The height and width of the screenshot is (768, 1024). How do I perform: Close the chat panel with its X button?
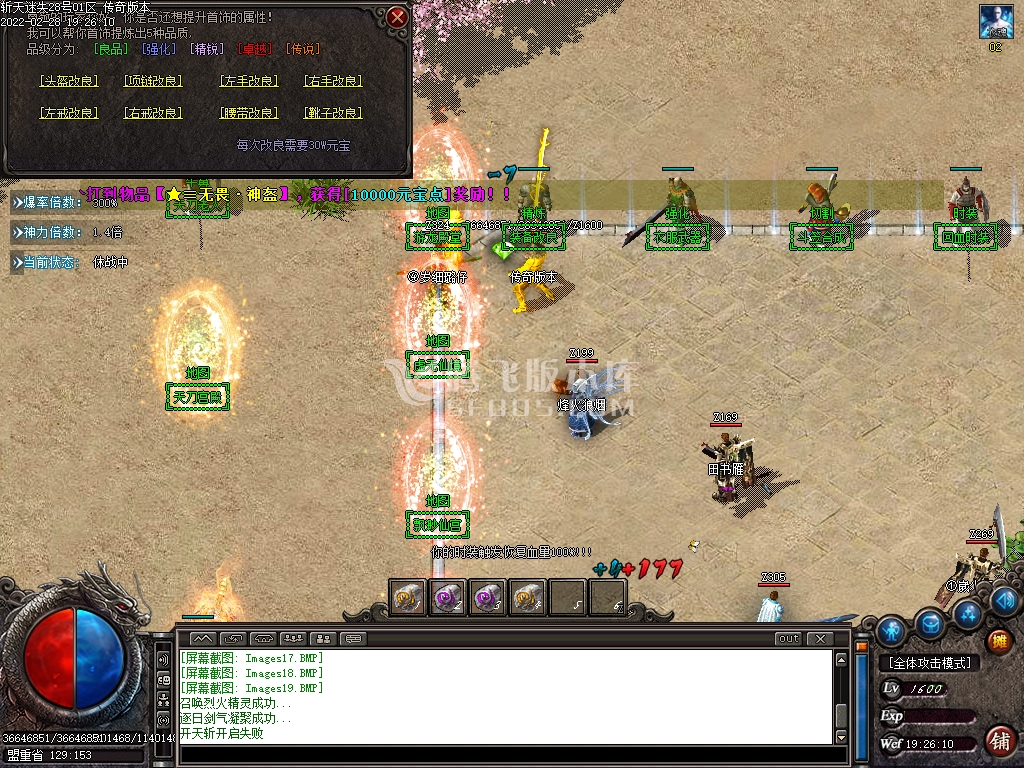(x=820, y=638)
